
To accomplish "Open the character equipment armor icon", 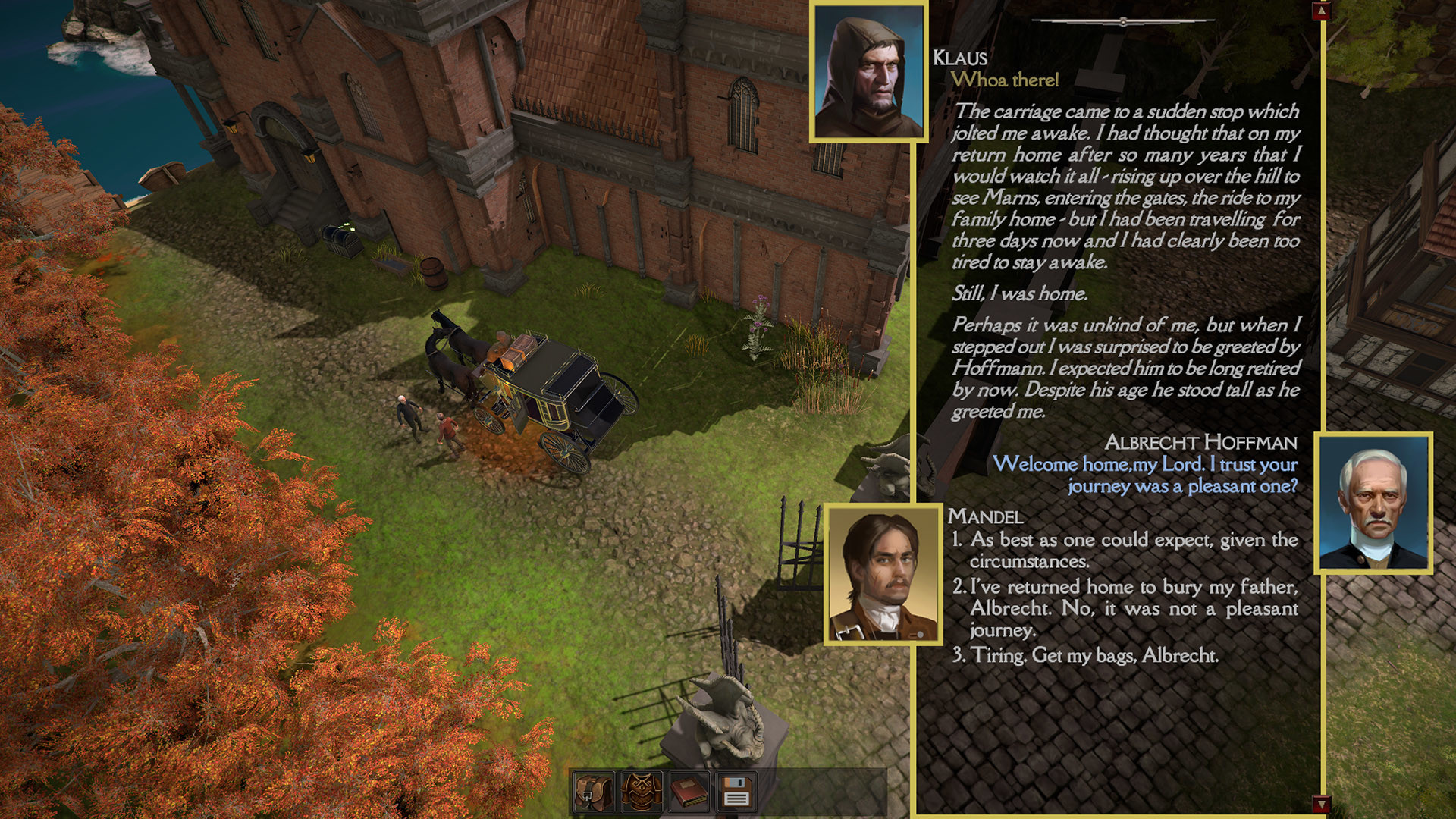I will pos(641,790).
